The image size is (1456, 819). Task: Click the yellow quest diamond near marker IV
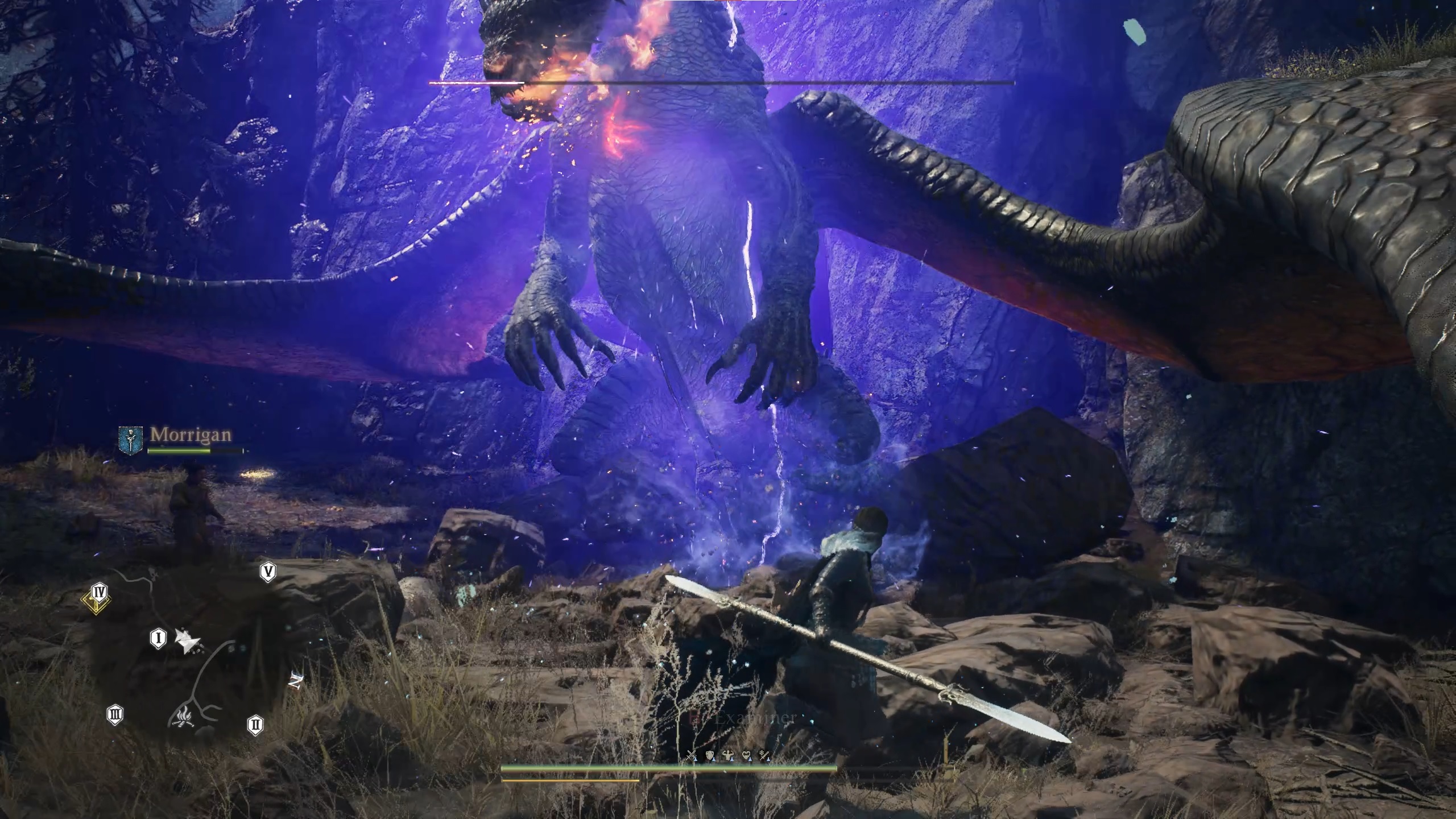[96, 603]
